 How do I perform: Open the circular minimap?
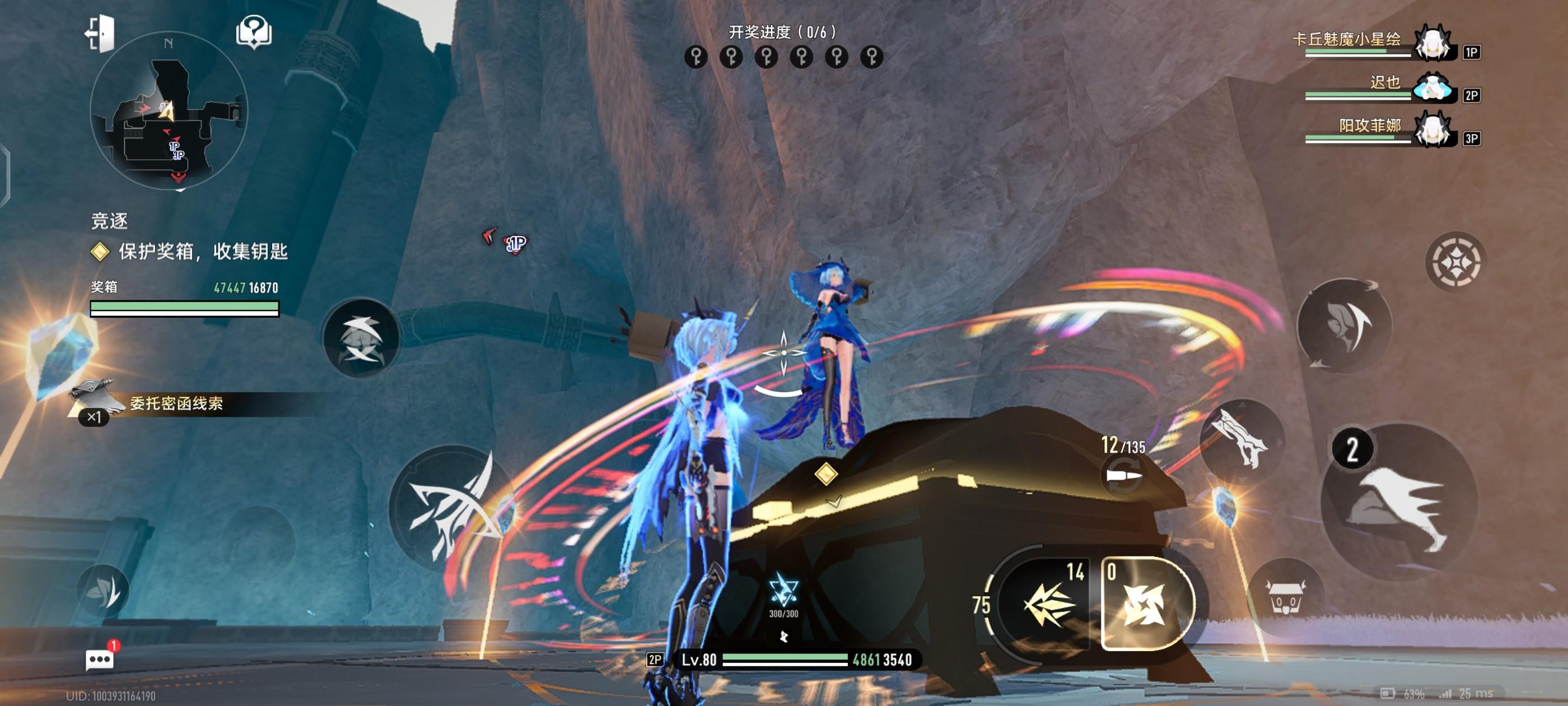[x=169, y=112]
